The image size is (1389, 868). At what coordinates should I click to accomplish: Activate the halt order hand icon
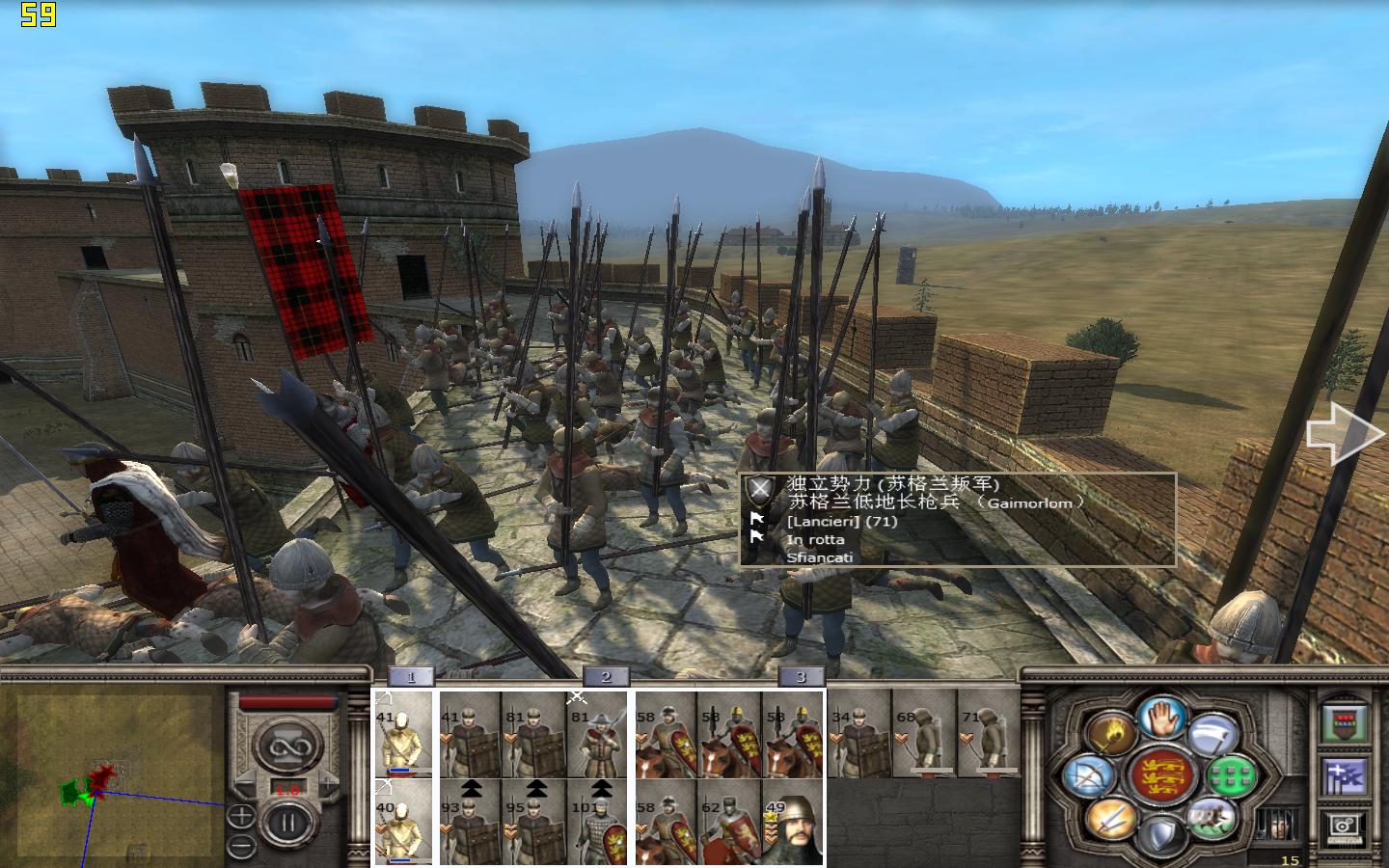[1160, 719]
